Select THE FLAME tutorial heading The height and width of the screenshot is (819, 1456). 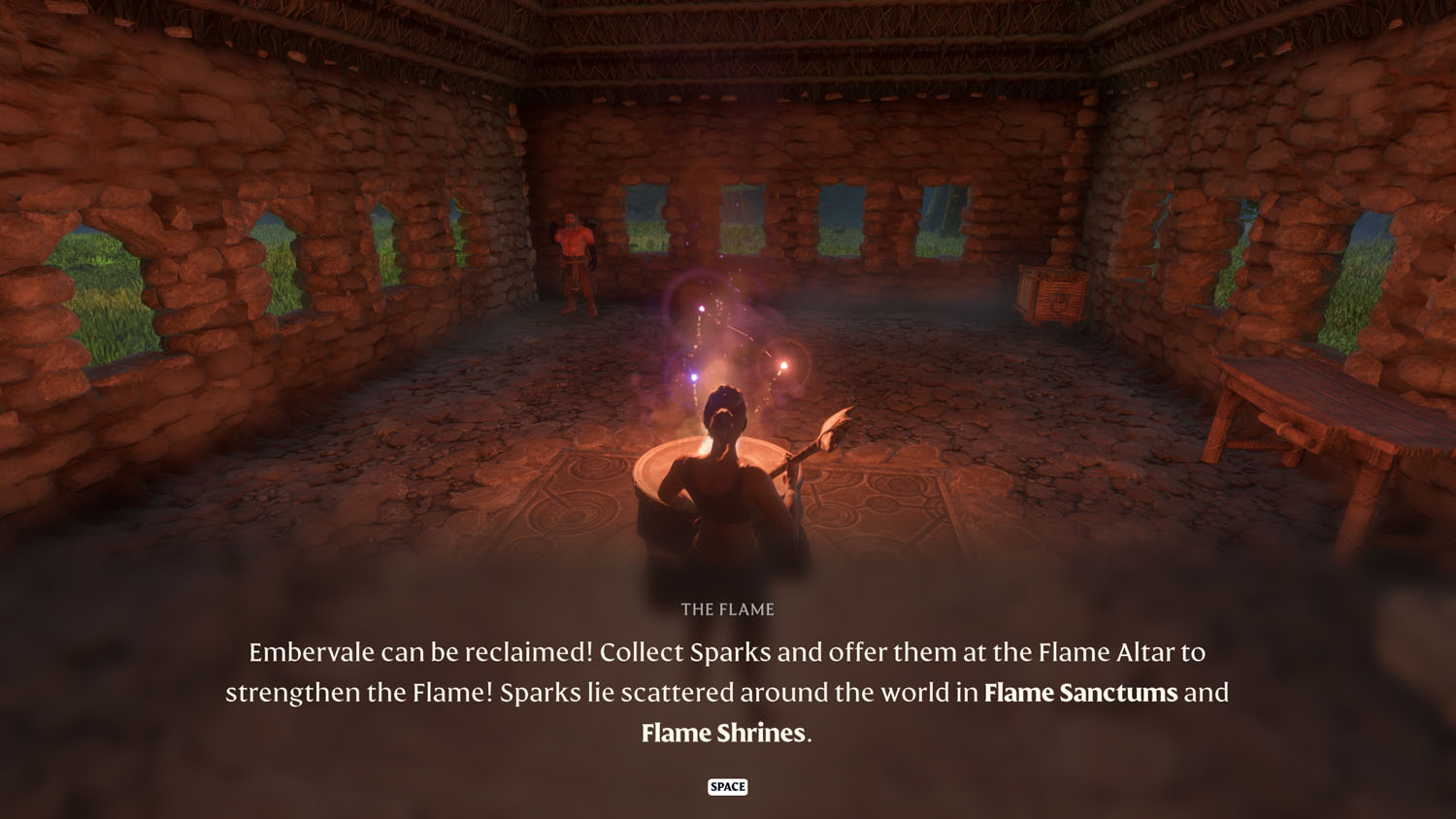click(727, 609)
